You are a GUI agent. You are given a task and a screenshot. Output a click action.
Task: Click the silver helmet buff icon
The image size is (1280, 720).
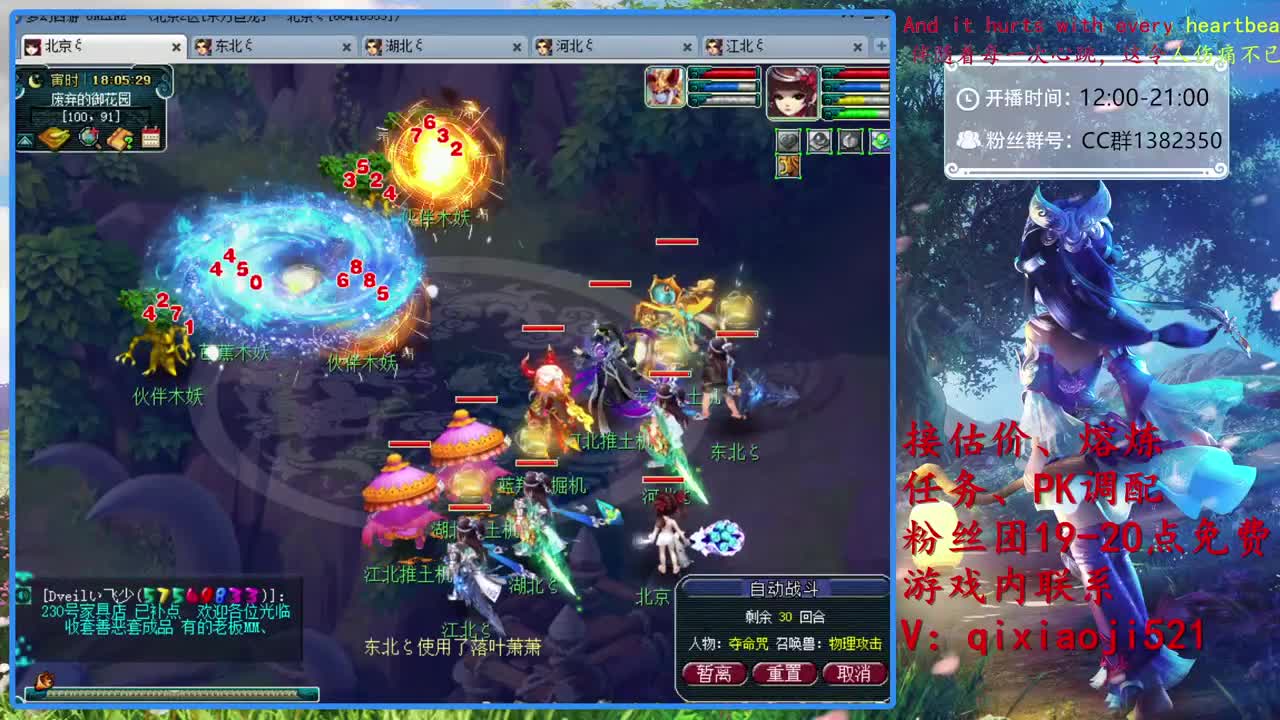820,140
